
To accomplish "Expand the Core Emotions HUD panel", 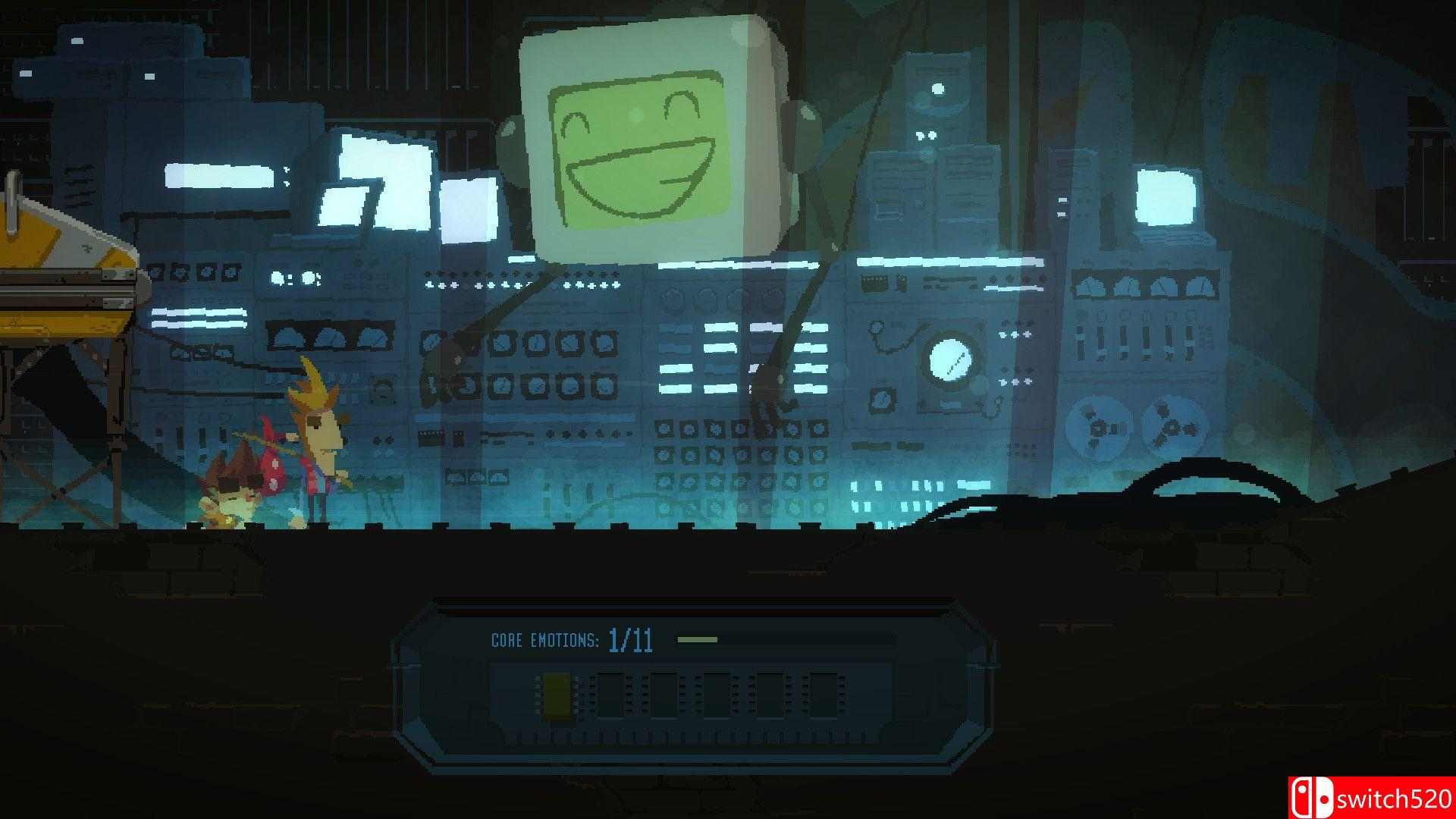I will 698,682.
